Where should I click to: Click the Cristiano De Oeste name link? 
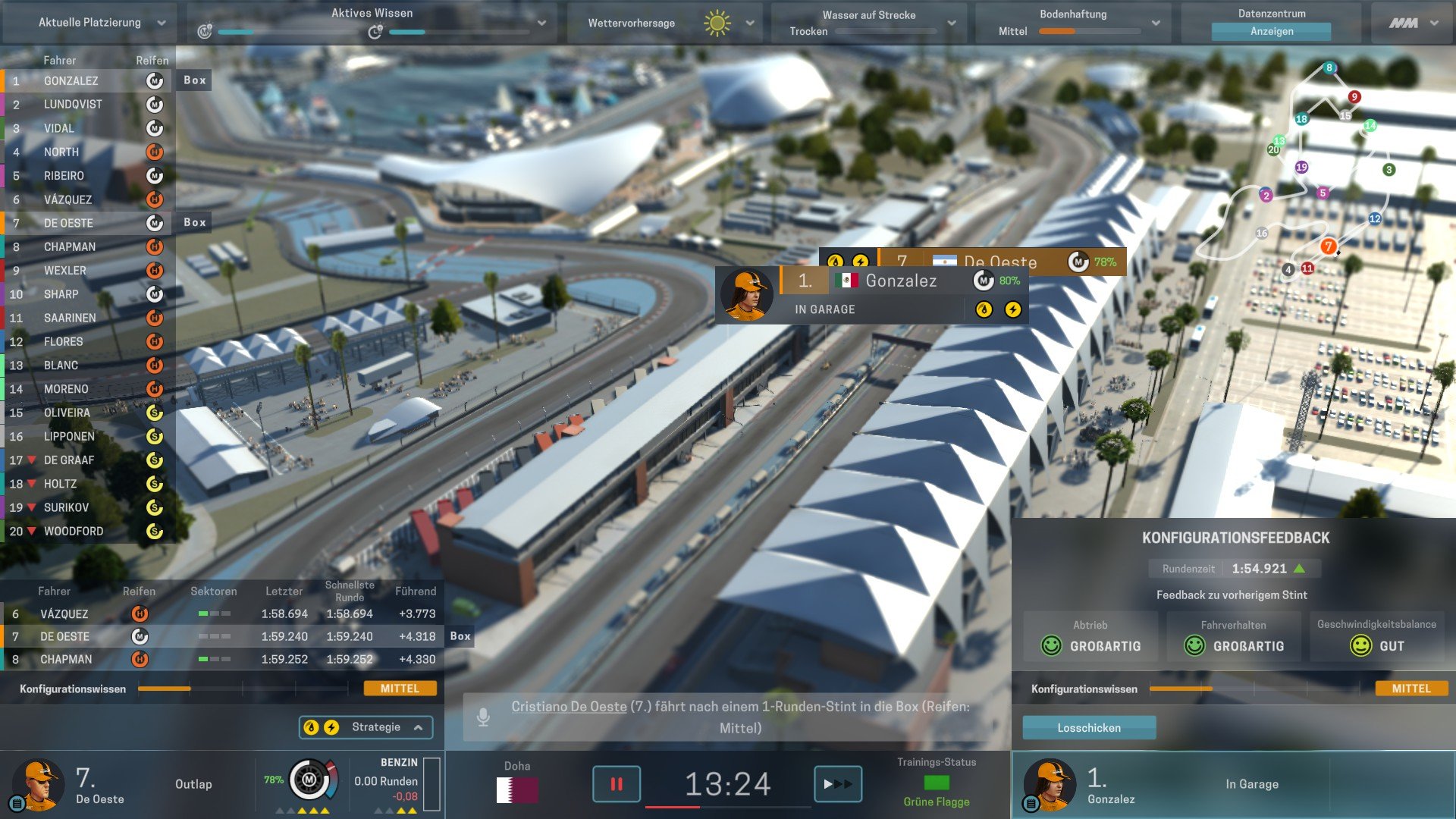pyautogui.click(x=569, y=707)
